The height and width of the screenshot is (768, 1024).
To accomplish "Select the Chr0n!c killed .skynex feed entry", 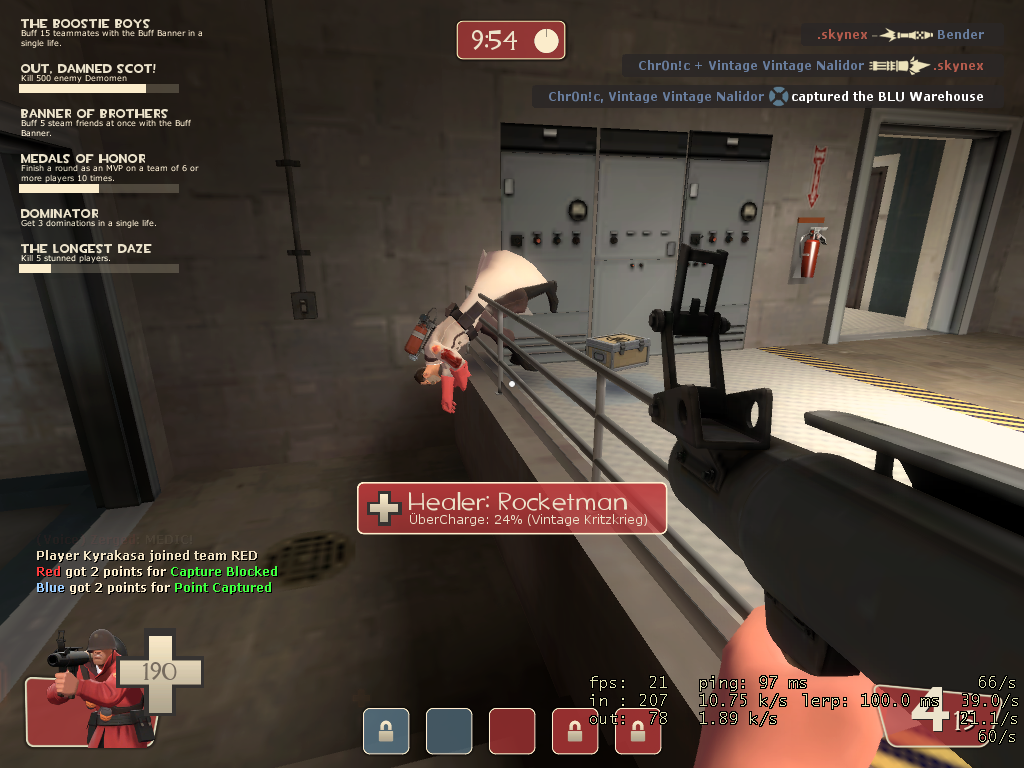I will click(809, 66).
